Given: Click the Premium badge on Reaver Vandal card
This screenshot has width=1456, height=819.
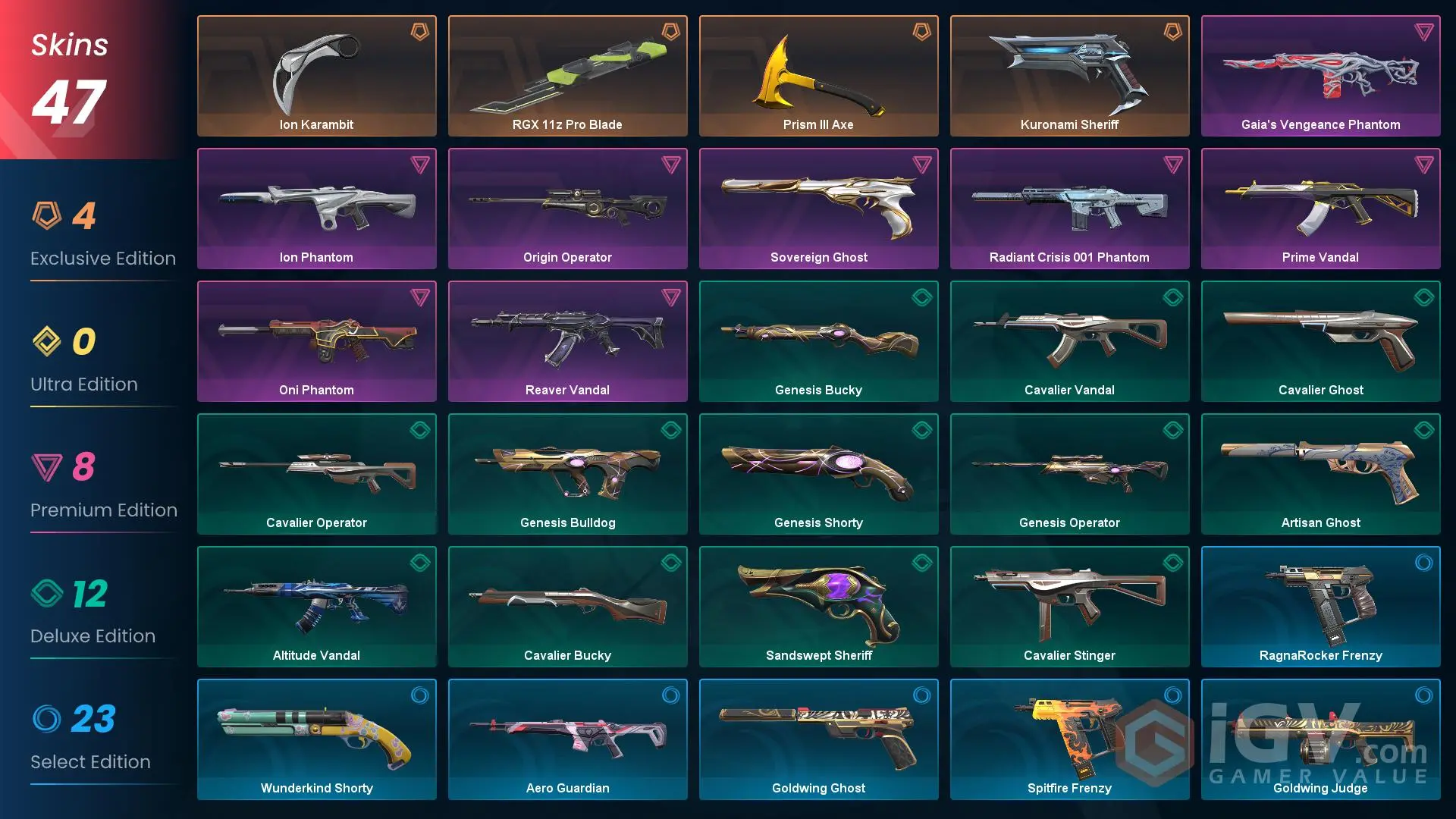Looking at the screenshot, I should (670, 297).
